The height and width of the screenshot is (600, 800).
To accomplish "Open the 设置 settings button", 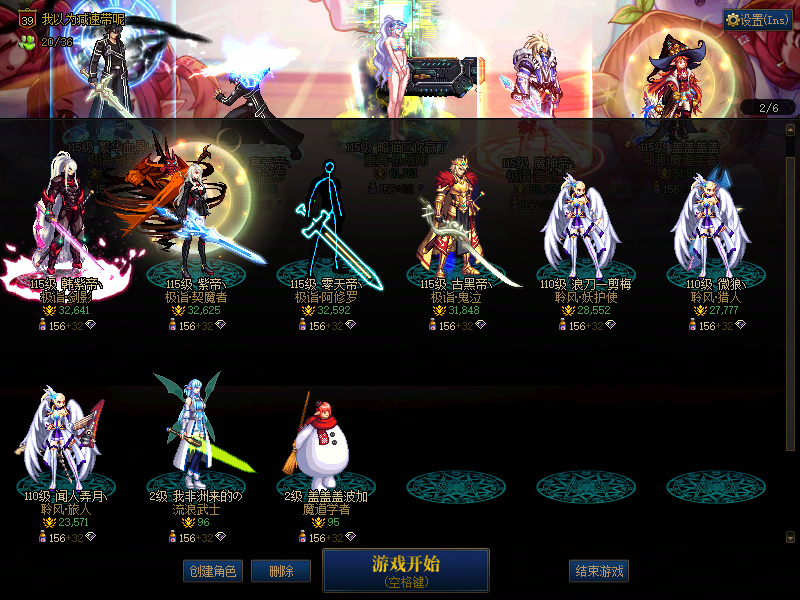I will 759,20.
